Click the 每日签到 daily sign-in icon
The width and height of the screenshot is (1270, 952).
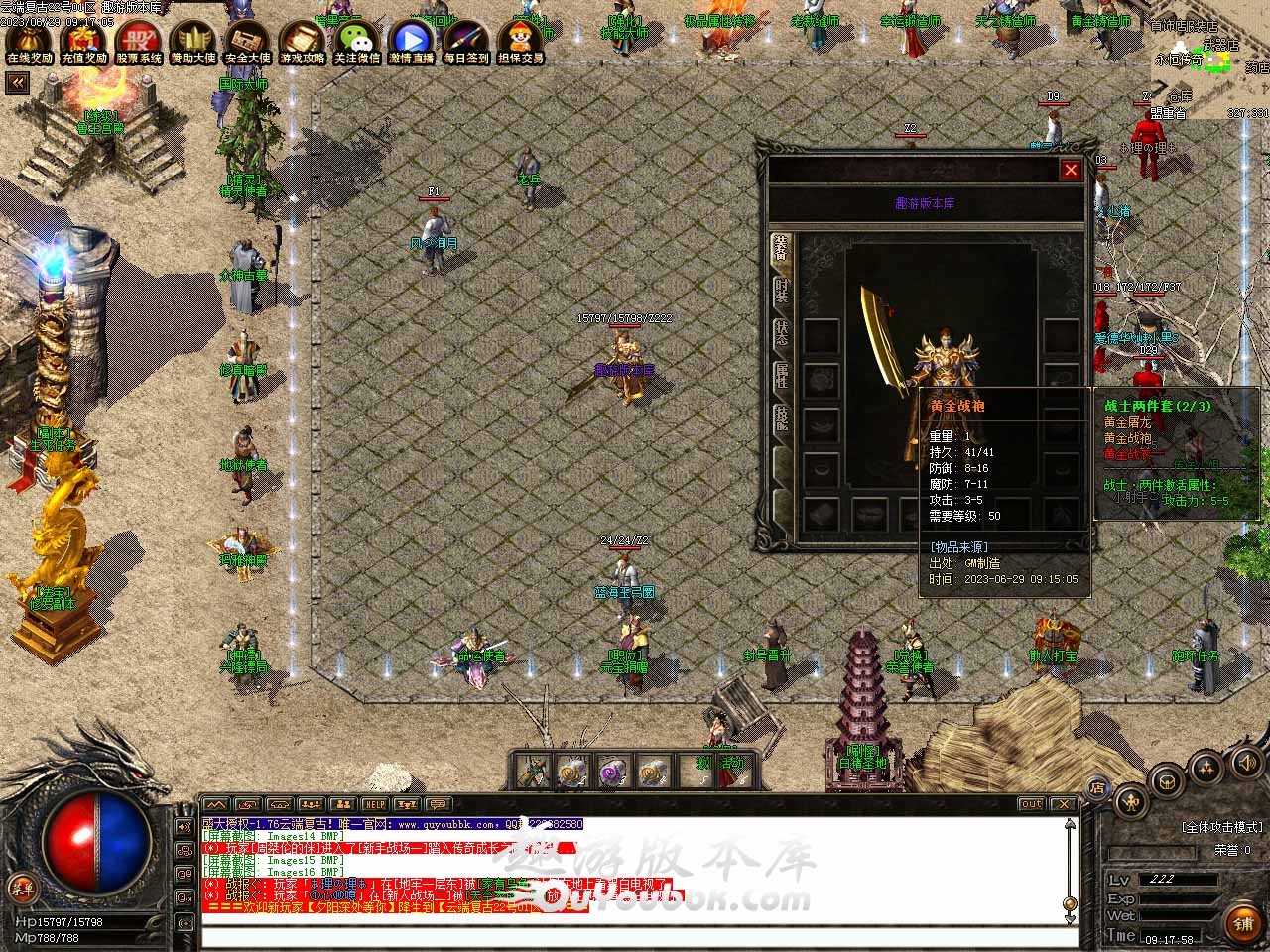point(465,42)
